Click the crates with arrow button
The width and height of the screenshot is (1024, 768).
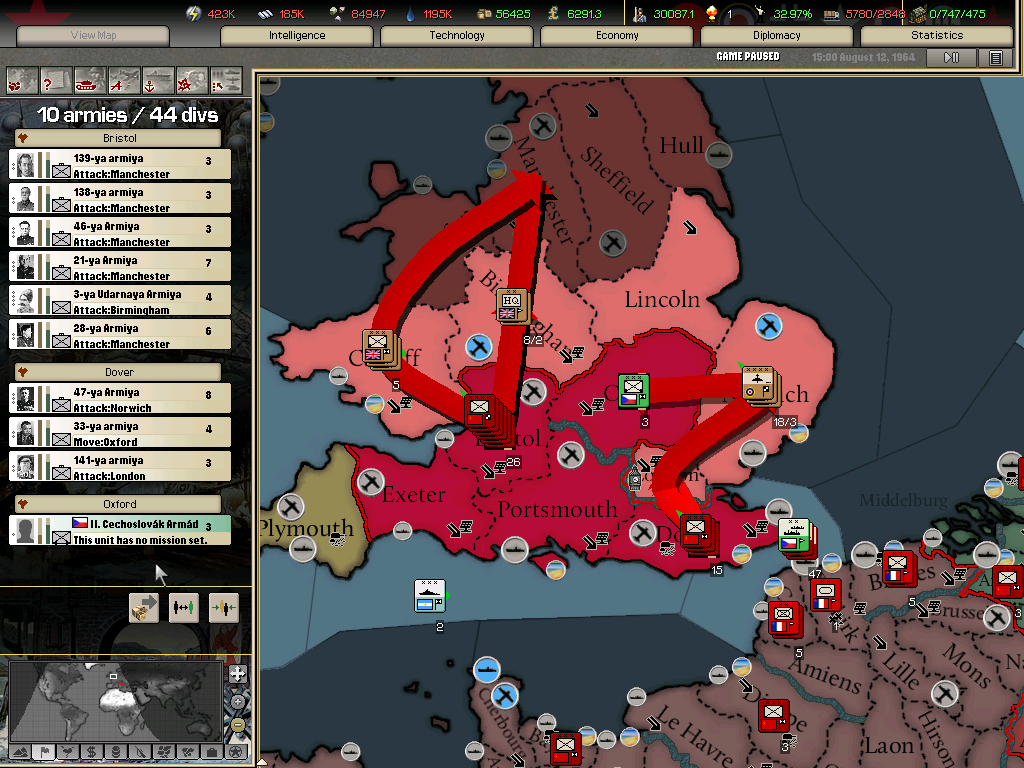[x=144, y=608]
